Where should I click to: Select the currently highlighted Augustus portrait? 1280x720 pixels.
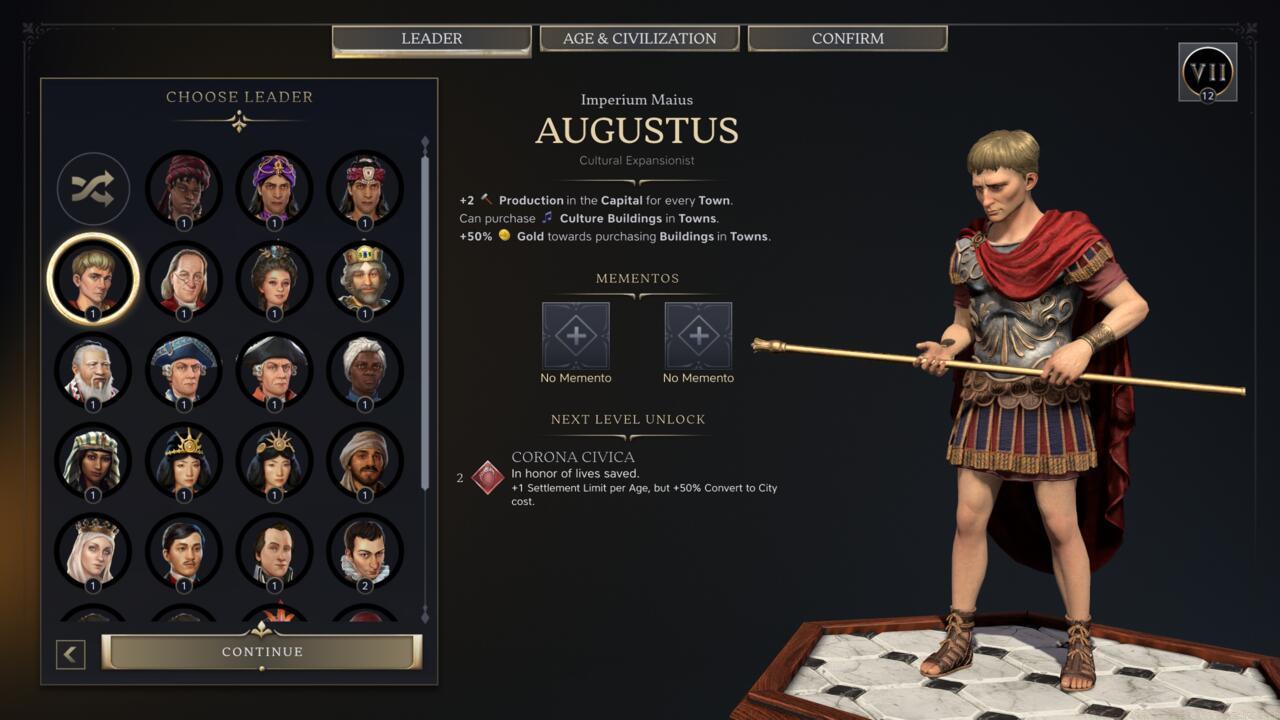(93, 280)
